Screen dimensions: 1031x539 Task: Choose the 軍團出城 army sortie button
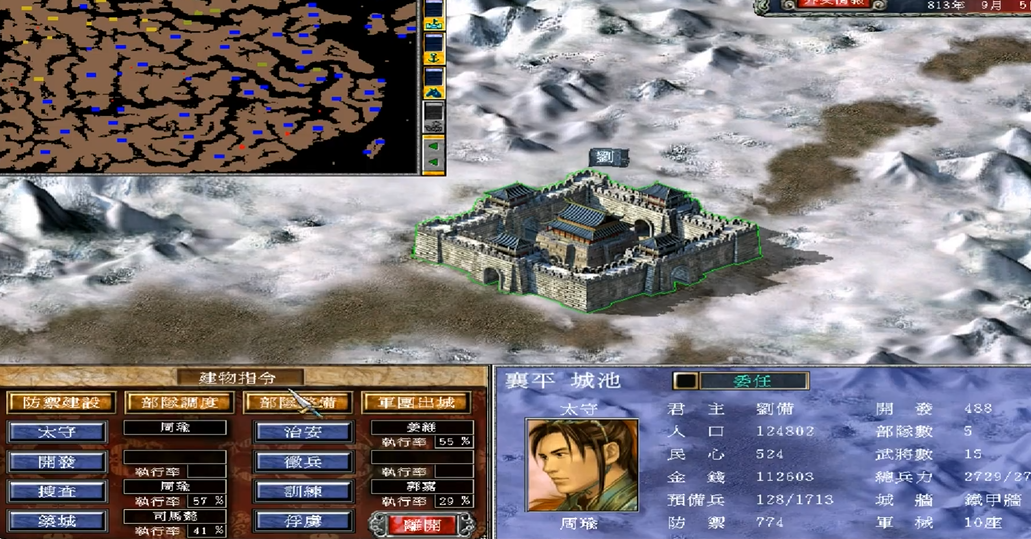414,402
